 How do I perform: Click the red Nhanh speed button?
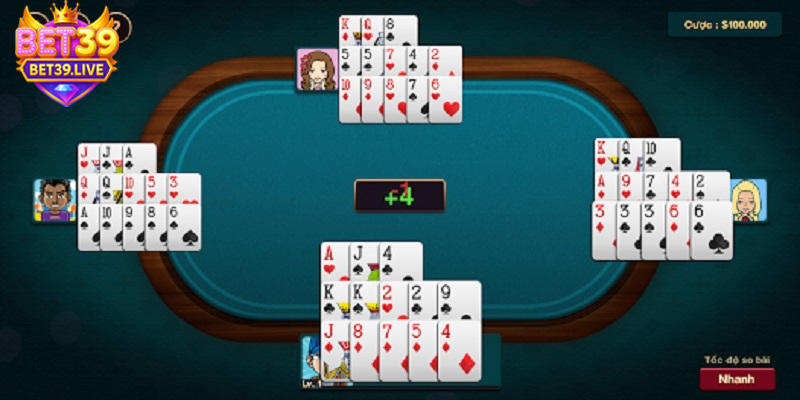736,379
